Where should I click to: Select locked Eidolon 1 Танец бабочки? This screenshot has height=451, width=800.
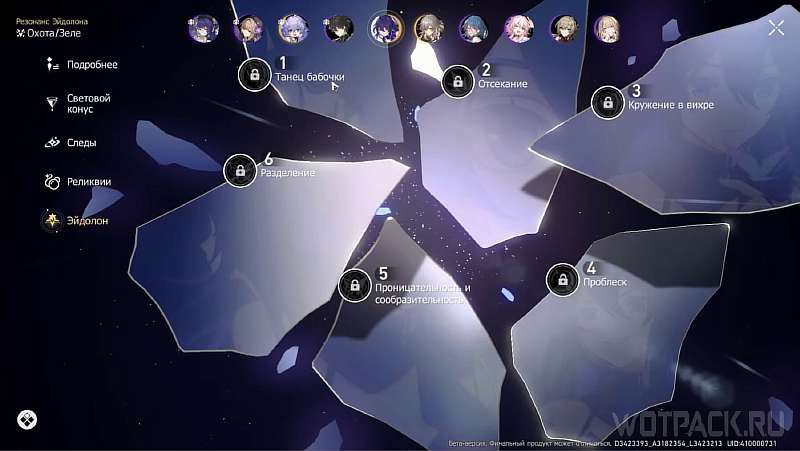click(255, 74)
